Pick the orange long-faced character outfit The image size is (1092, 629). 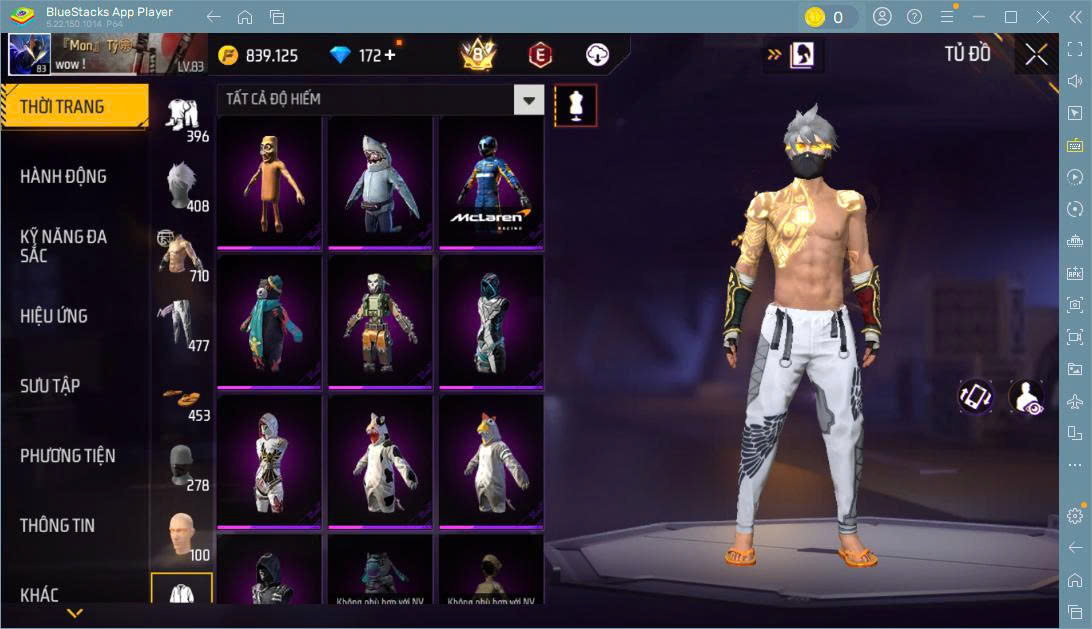coord(269,182)
